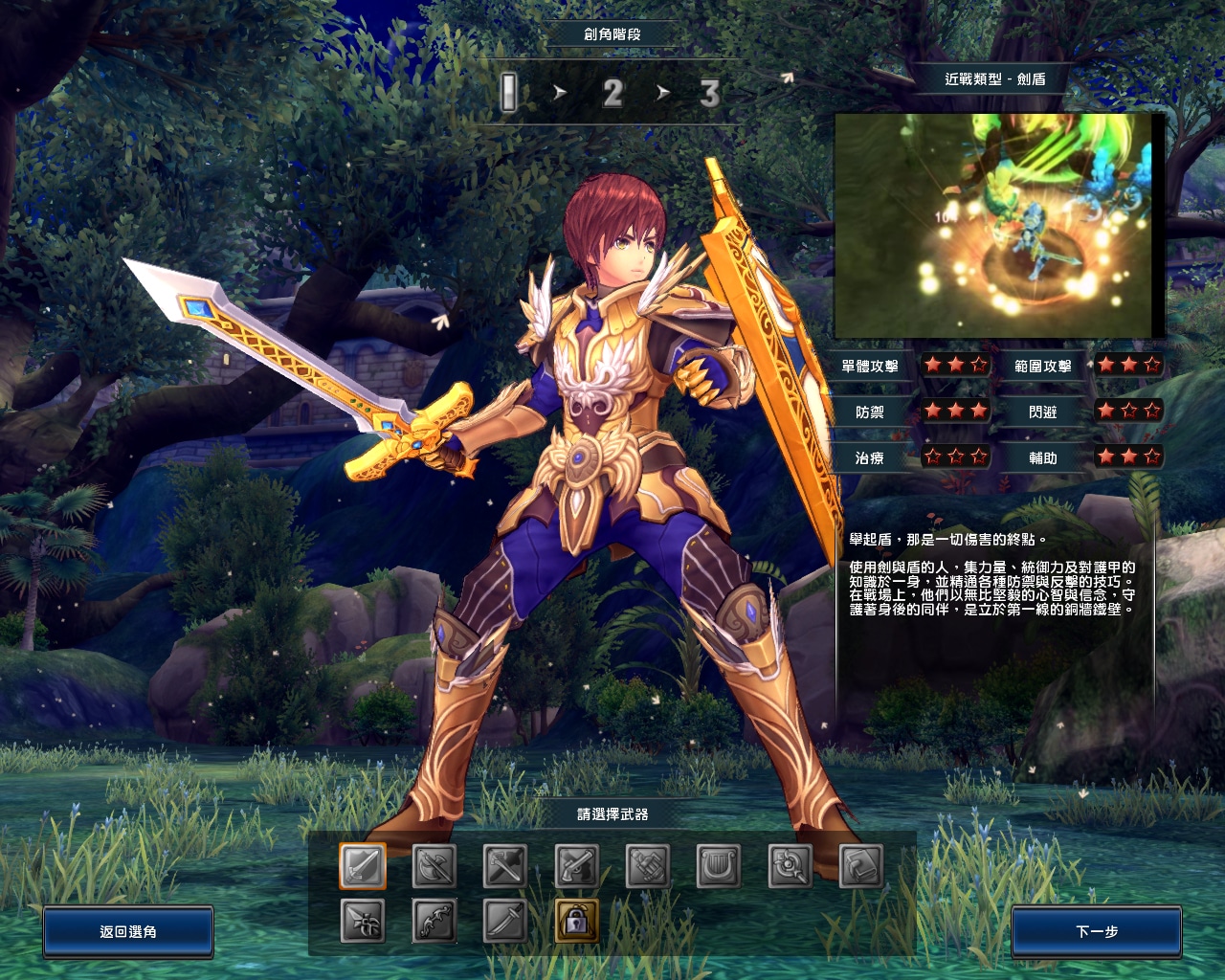Screen dimensions: 1225x980
Task: Select the harp weapon
Action: coord(719,867)
